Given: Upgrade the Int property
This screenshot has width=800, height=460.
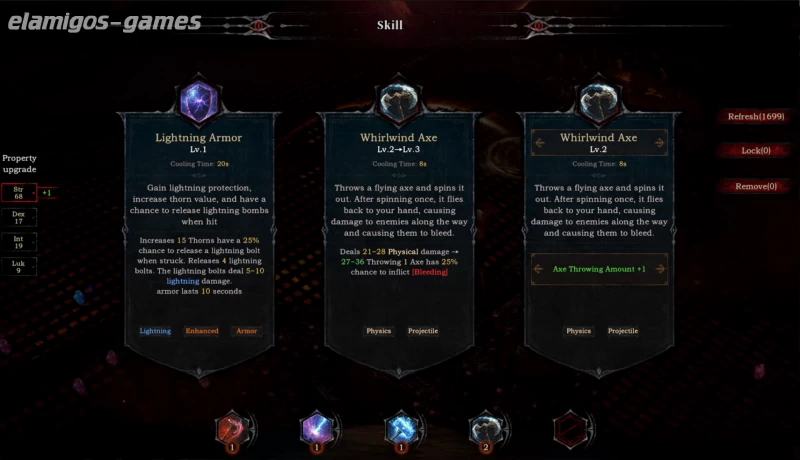Looking at the screenshot, I should [x=19, y=241].
